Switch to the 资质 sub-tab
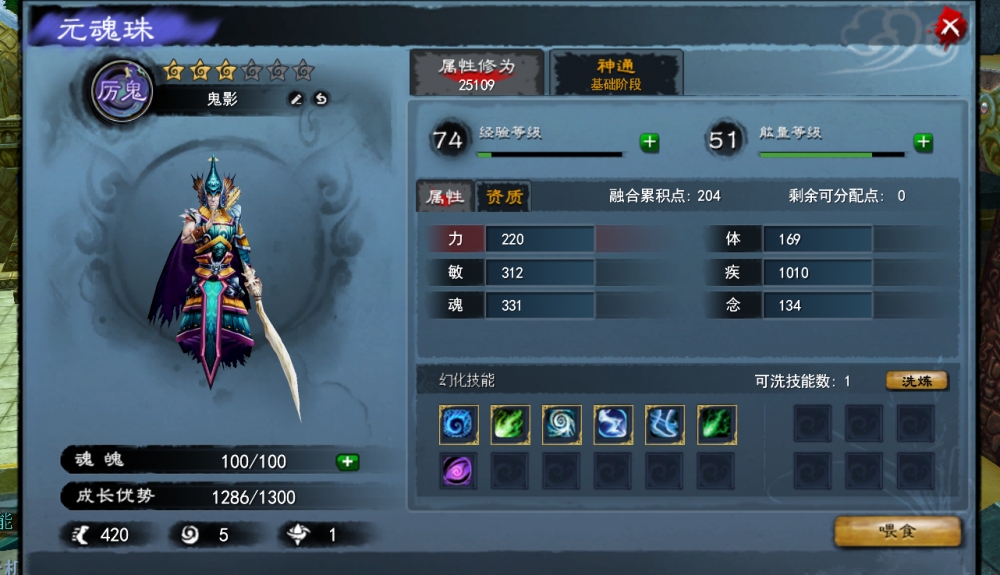The image size is (1000, 575). pos(503,196)
